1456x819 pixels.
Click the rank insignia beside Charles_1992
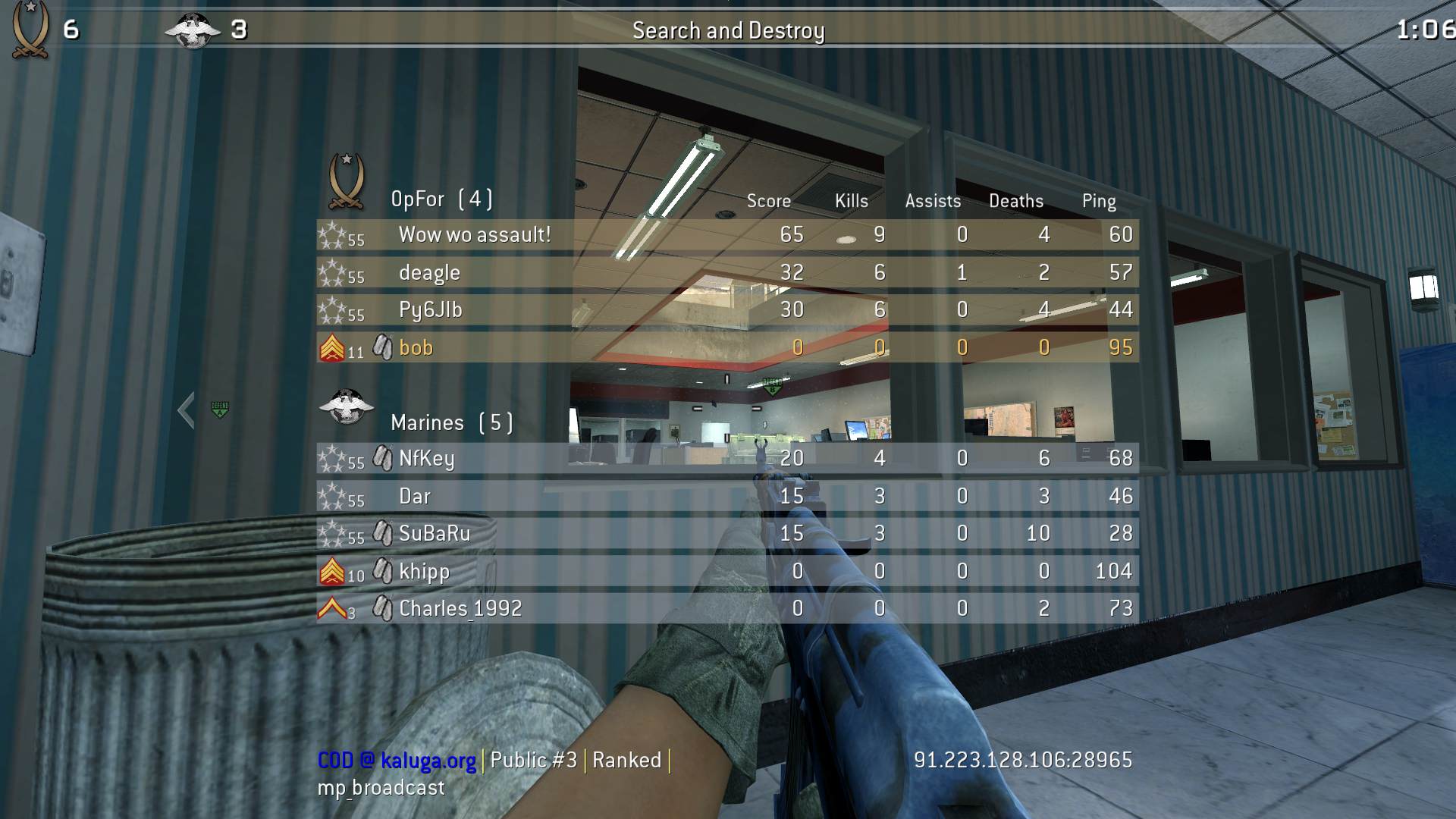tap(331, 607)
